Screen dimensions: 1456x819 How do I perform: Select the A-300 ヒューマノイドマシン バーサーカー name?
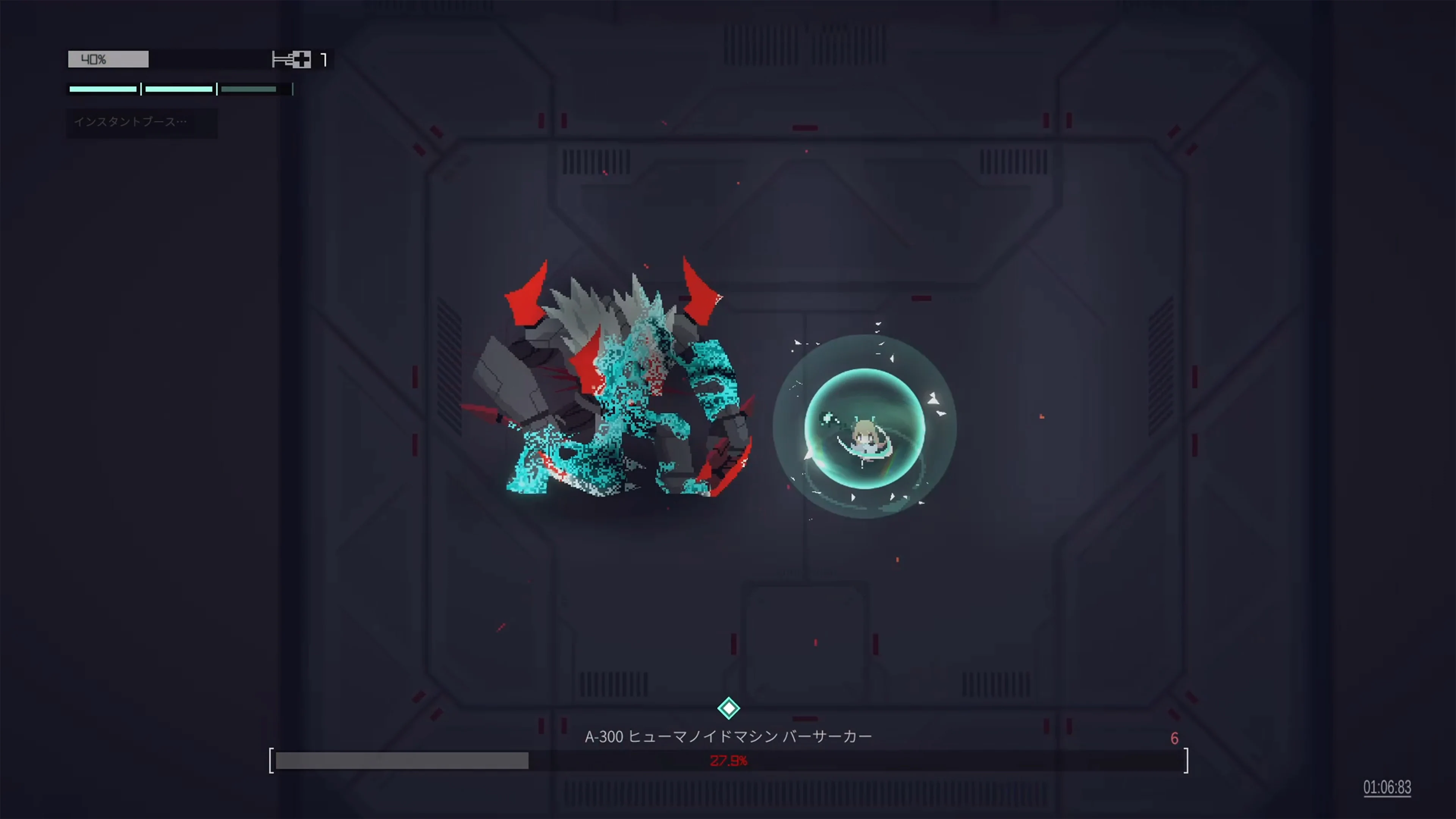pos(728,736)
